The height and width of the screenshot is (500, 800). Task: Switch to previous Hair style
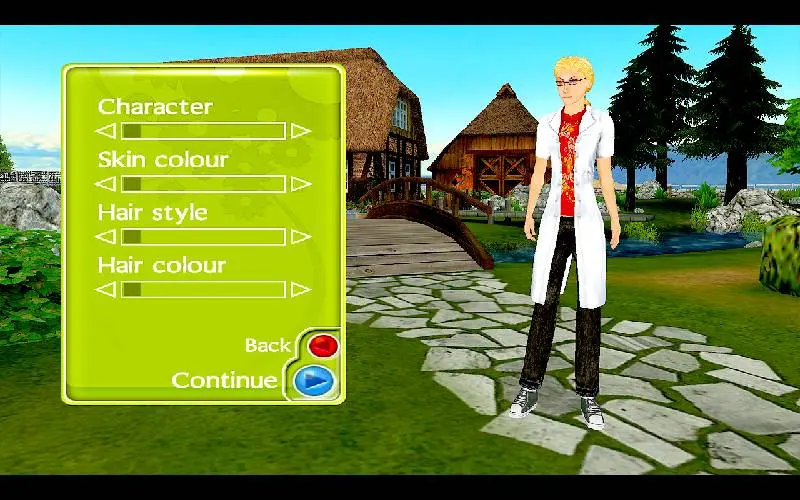coord(106,237)
